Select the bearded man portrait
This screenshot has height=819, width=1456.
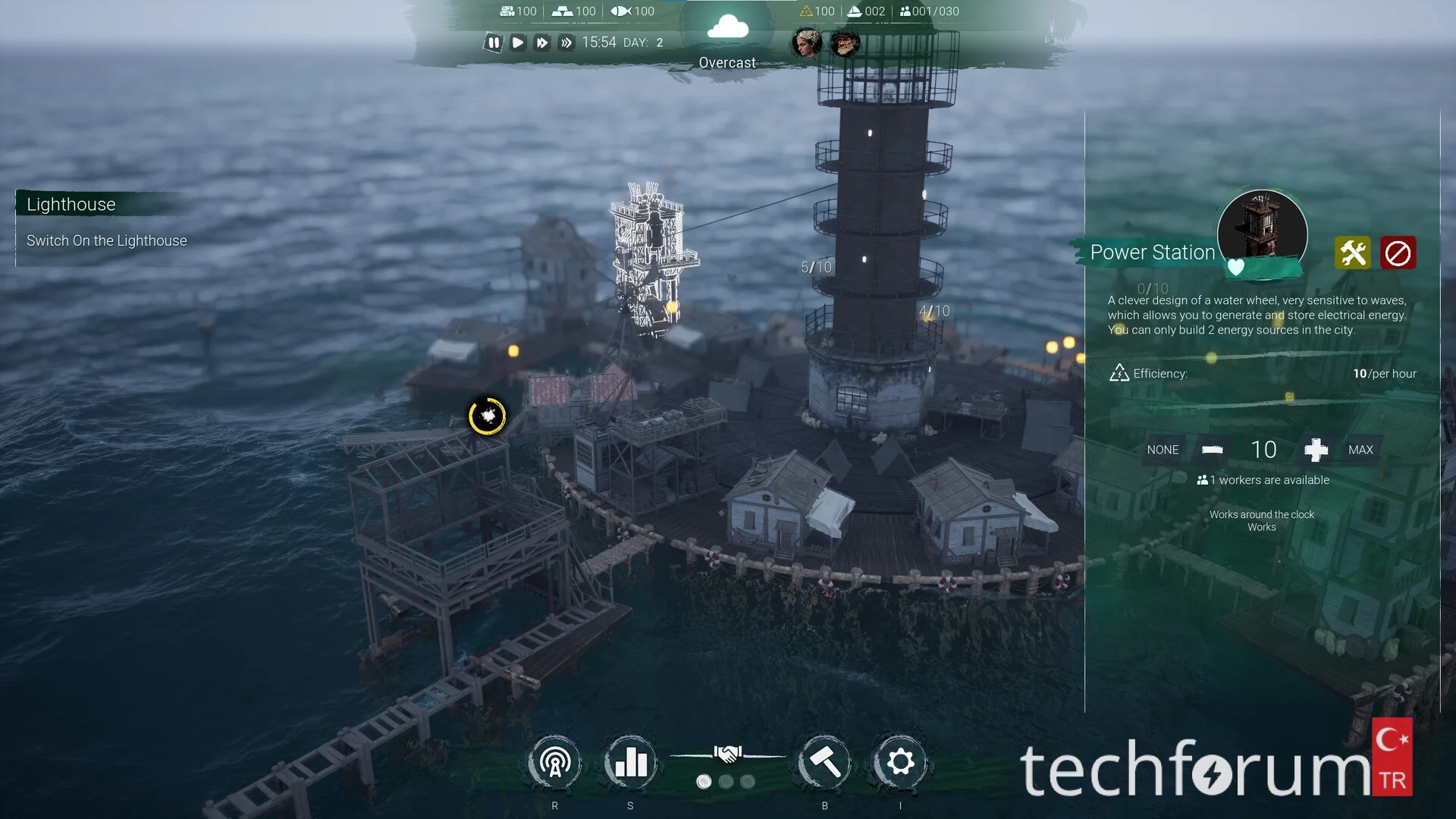[x=845, y=42]
